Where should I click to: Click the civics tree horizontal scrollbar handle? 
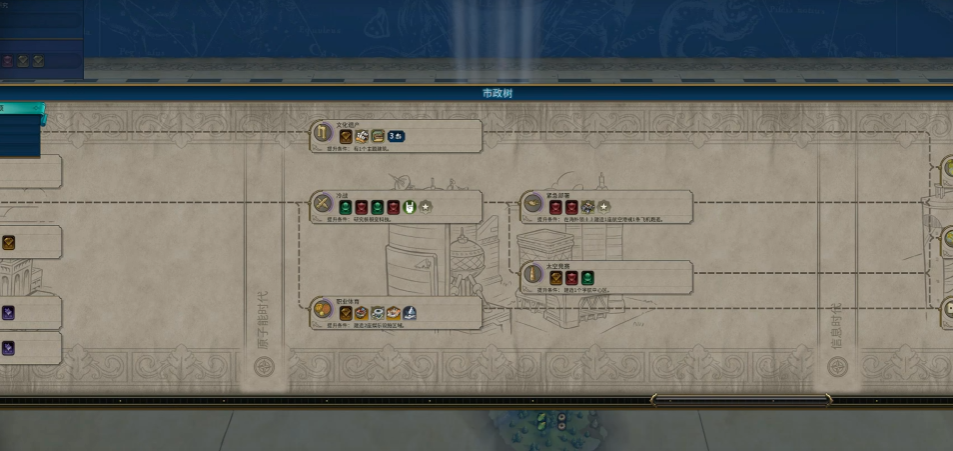[740, 400]
